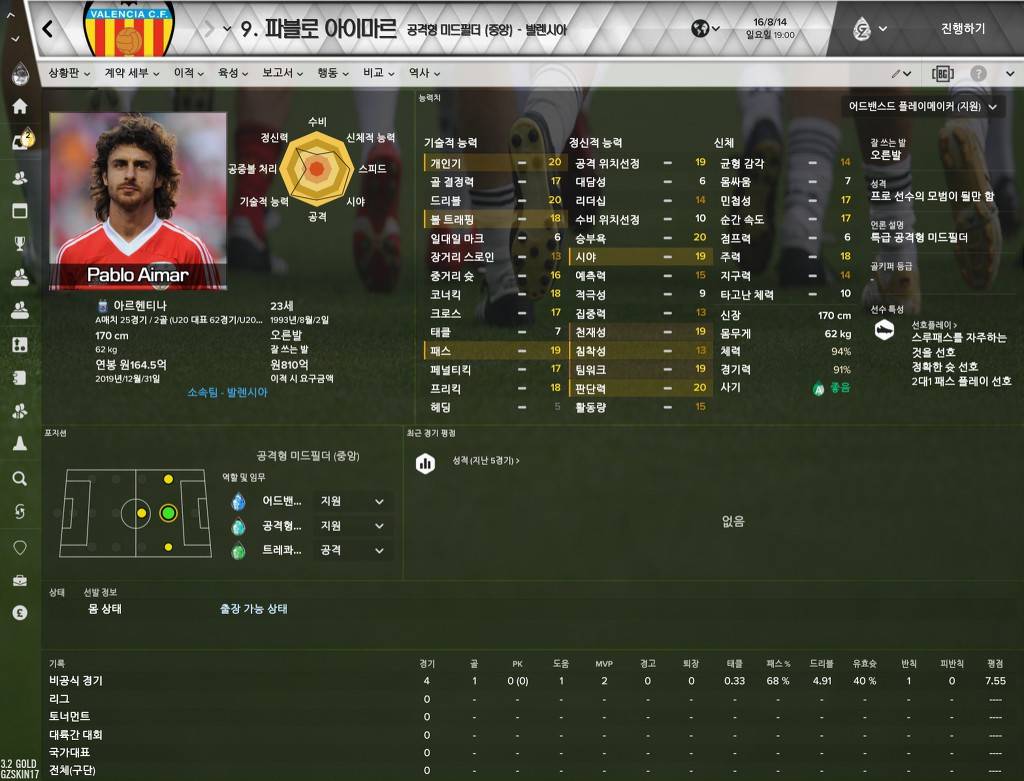Click the 진행하기 continue button
The image size is (1024, 781).
pos(962,28)
